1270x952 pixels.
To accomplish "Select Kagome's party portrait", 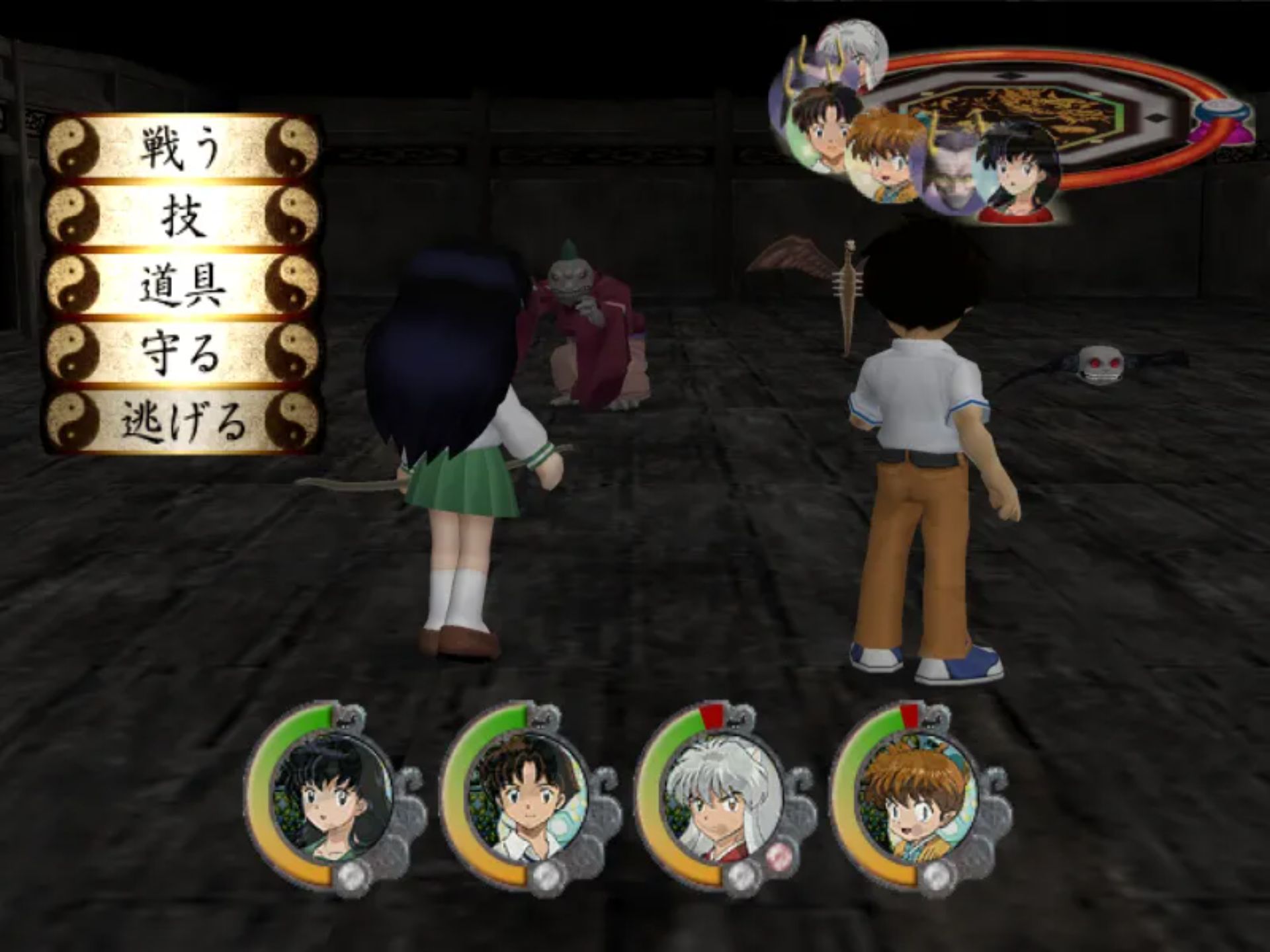I will (332, 800).
